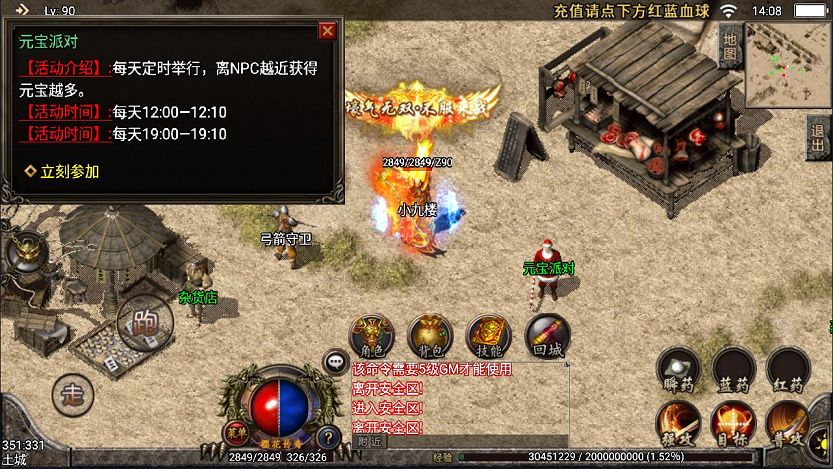Activate the 强攻 forced attack skill
Image resolution: width=833 pixels, height=469 pixels.
point(678,424)
